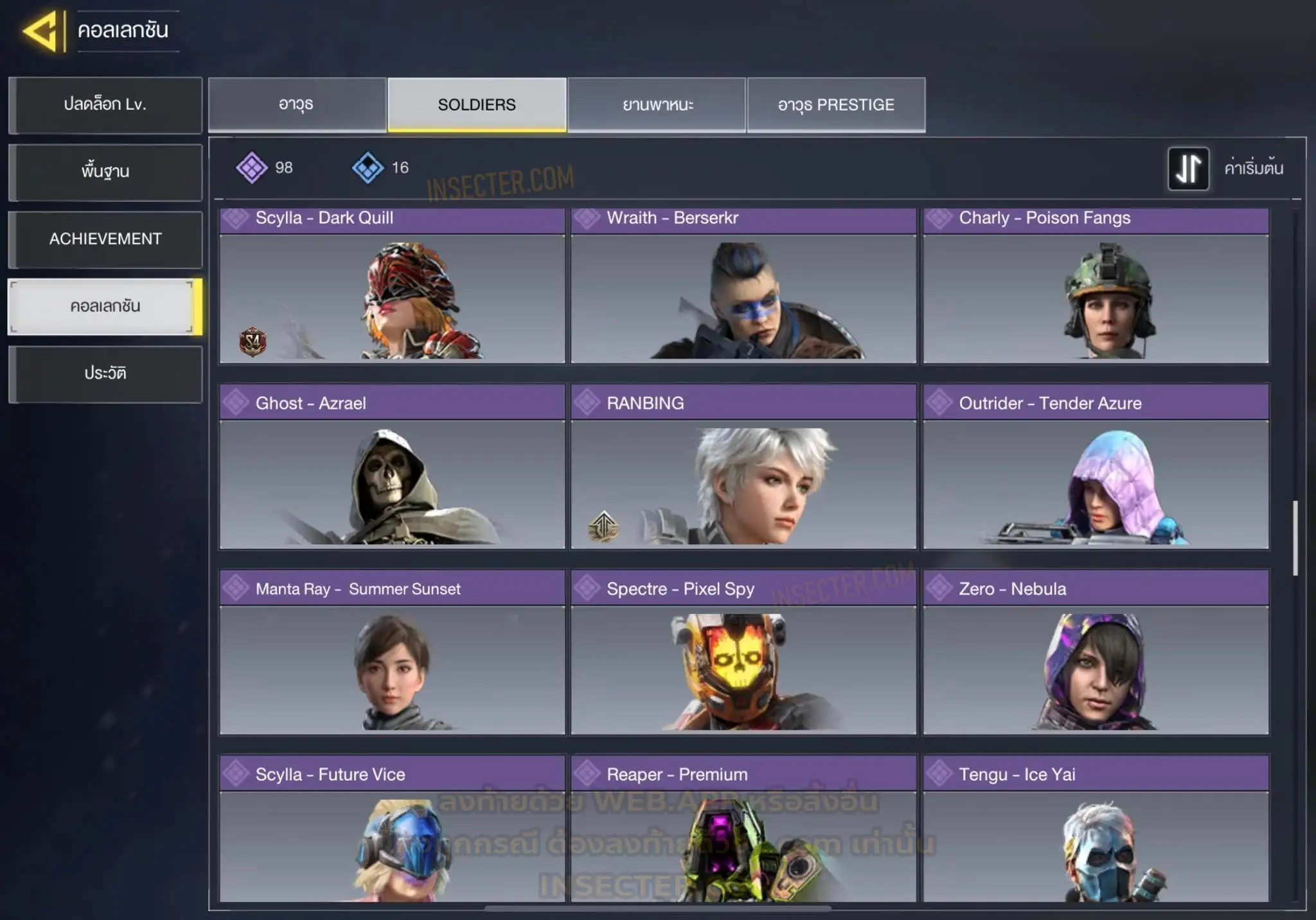Image resolution: width=1316 pixels, height=920 pixels.
Task: Choose the Wraith - Berserkr skin card
Action: coord(743,286)
